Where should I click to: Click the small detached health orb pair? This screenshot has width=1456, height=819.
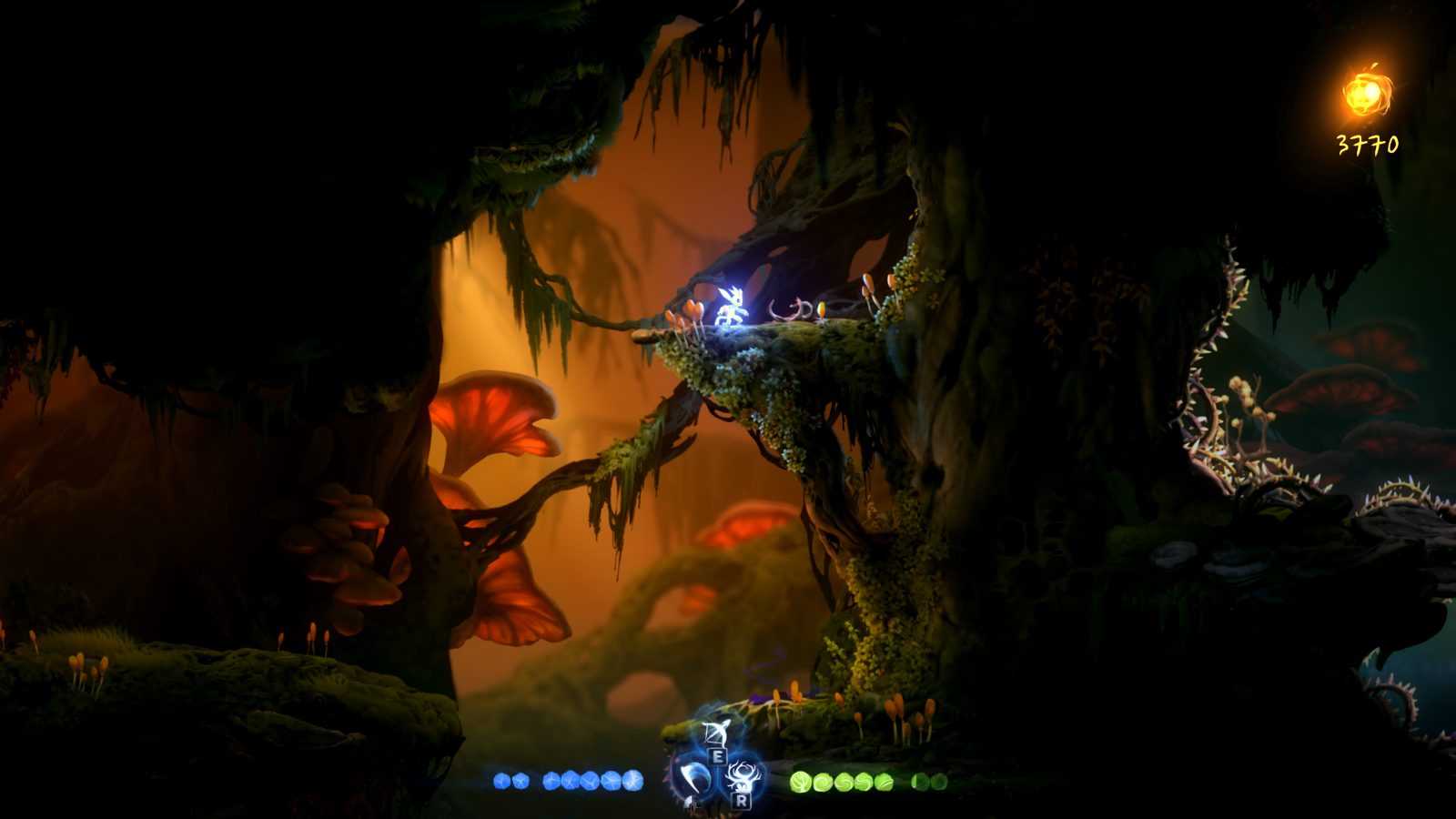[x=510, y=781]
